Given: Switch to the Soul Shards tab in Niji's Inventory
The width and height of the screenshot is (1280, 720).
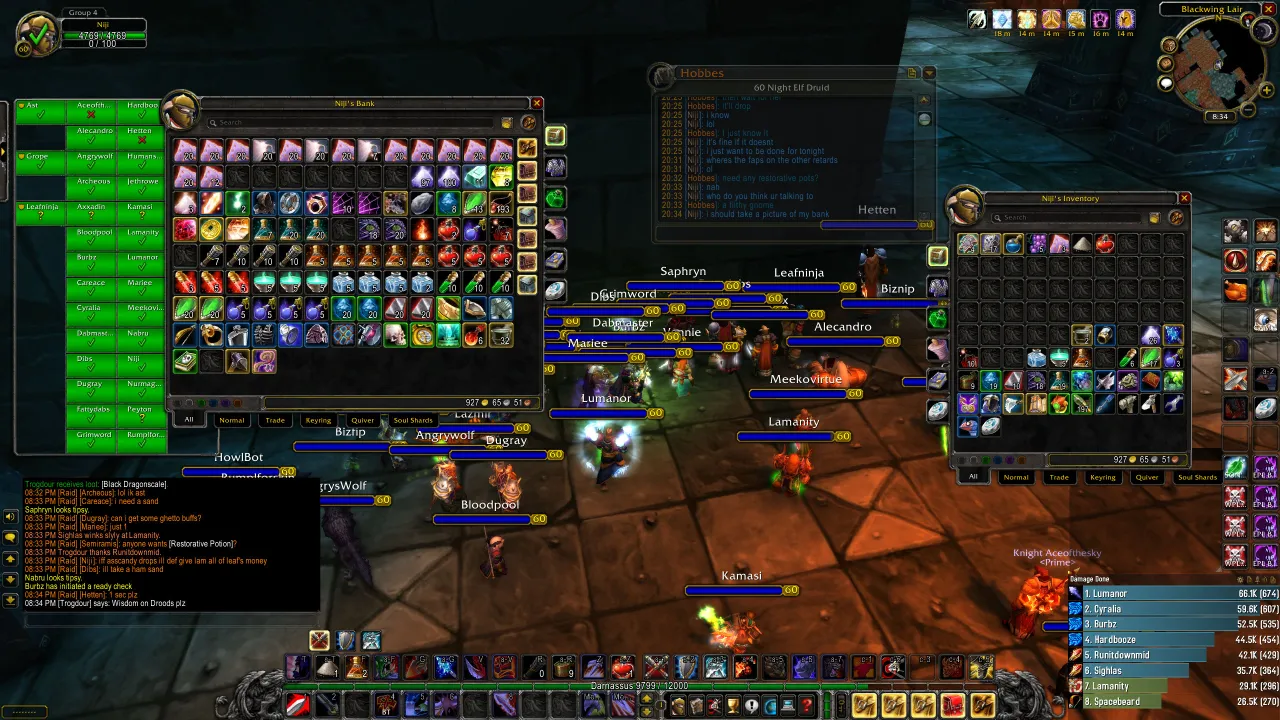Looking at the screenshot, I should point(1197,477).
